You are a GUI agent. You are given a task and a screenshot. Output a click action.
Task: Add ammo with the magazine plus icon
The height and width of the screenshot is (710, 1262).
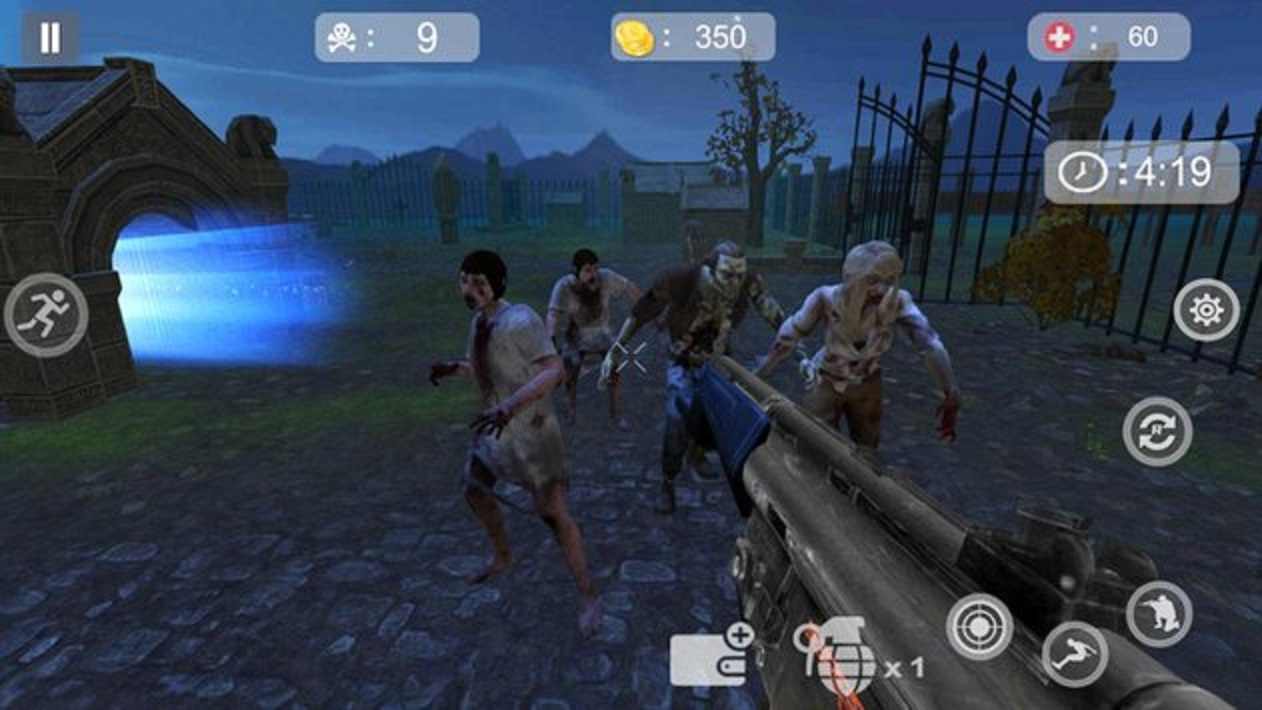(711, 656)
